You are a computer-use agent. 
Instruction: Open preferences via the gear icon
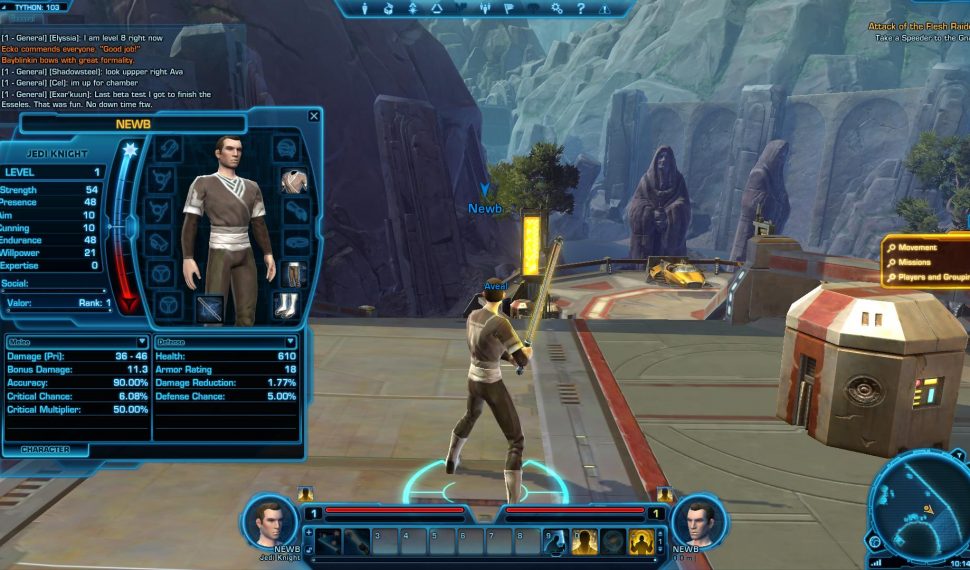tap(557, 9)
